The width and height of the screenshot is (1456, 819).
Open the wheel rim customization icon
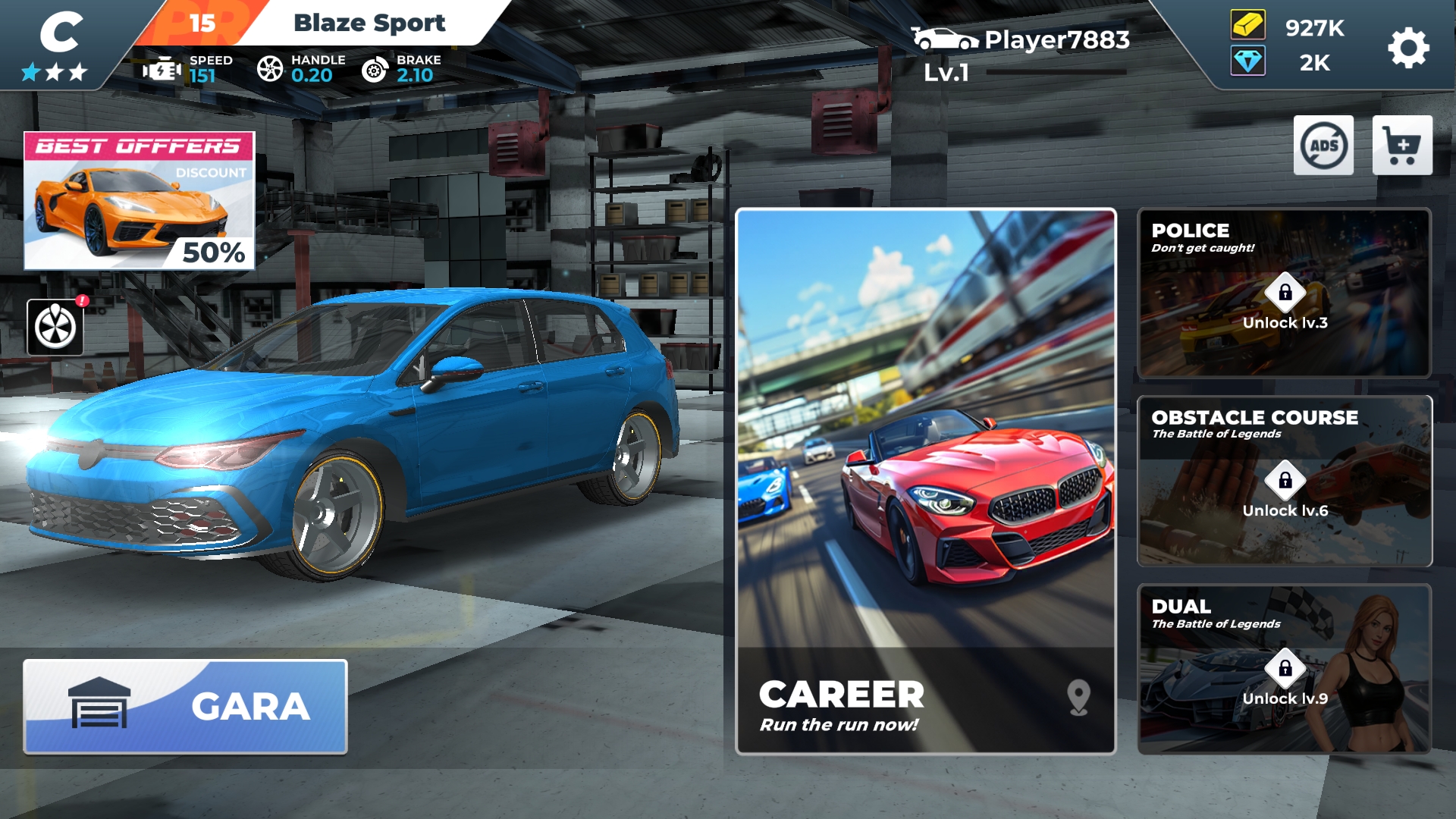point(55,327)
